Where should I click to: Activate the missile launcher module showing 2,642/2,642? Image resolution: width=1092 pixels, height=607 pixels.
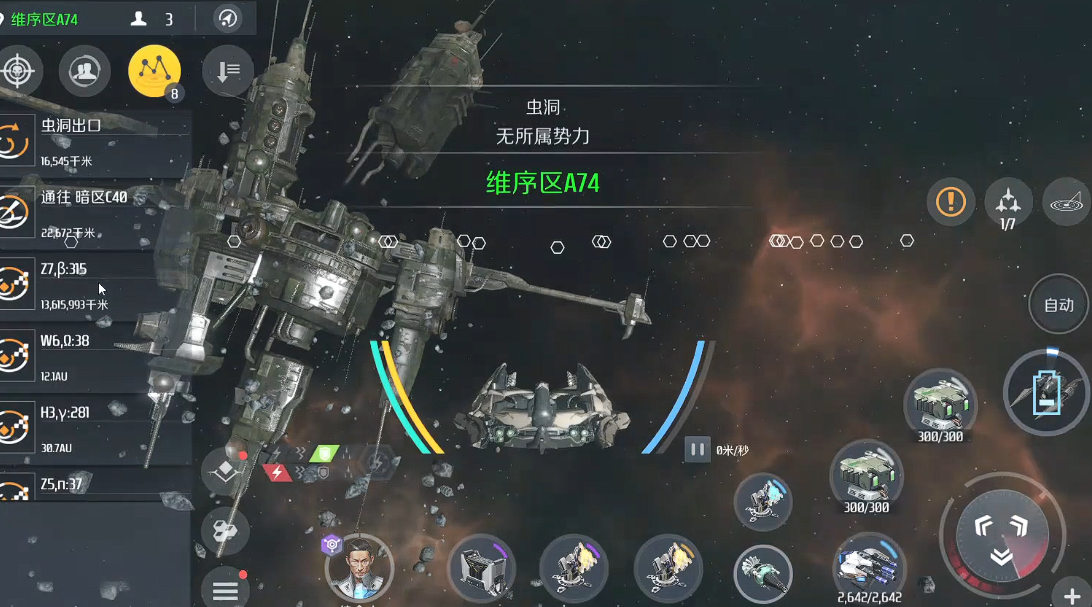[869, 567]
